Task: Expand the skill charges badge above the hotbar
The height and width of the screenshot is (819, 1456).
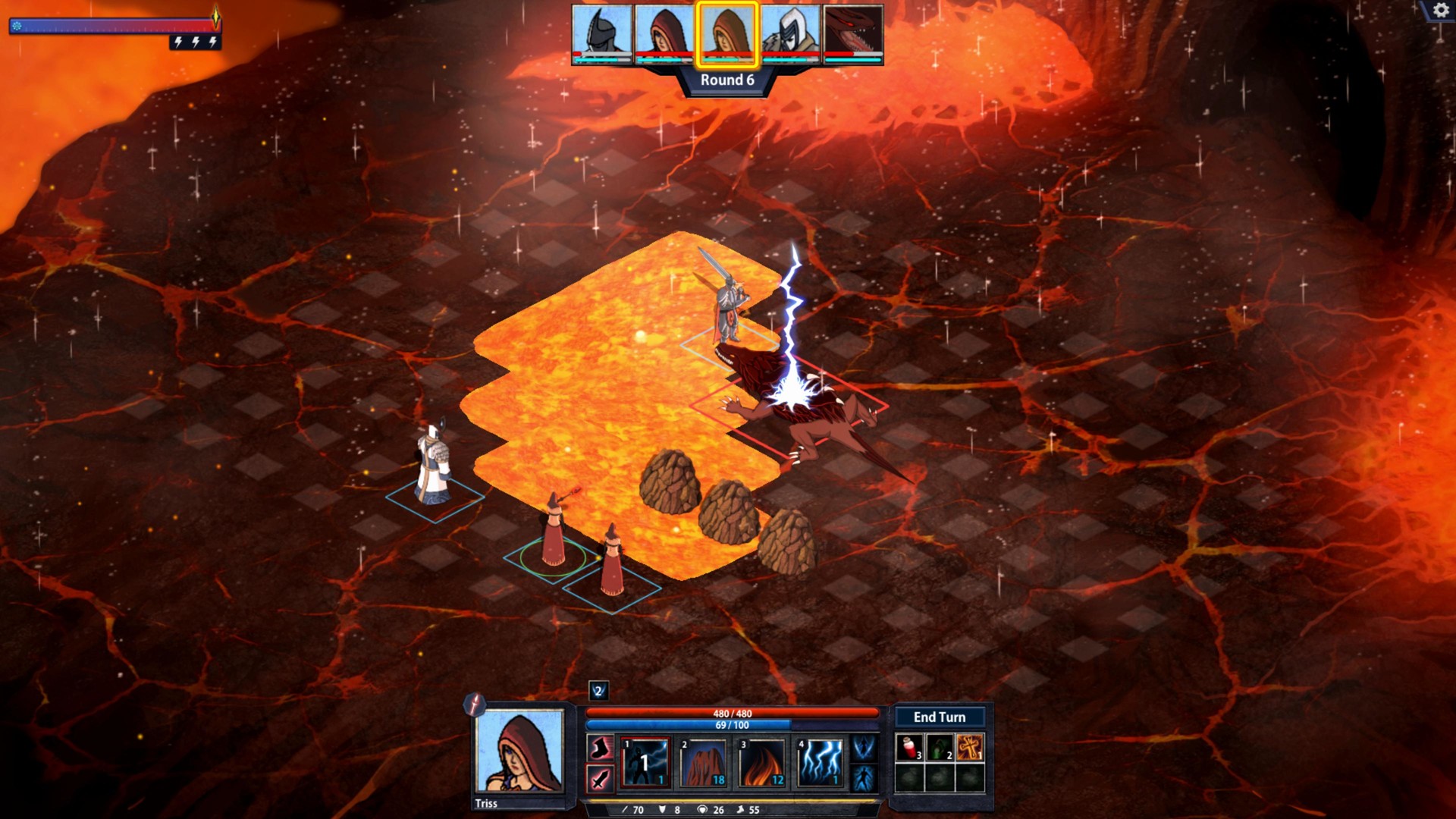Action: pyautogui.click(x=598, y=692)
